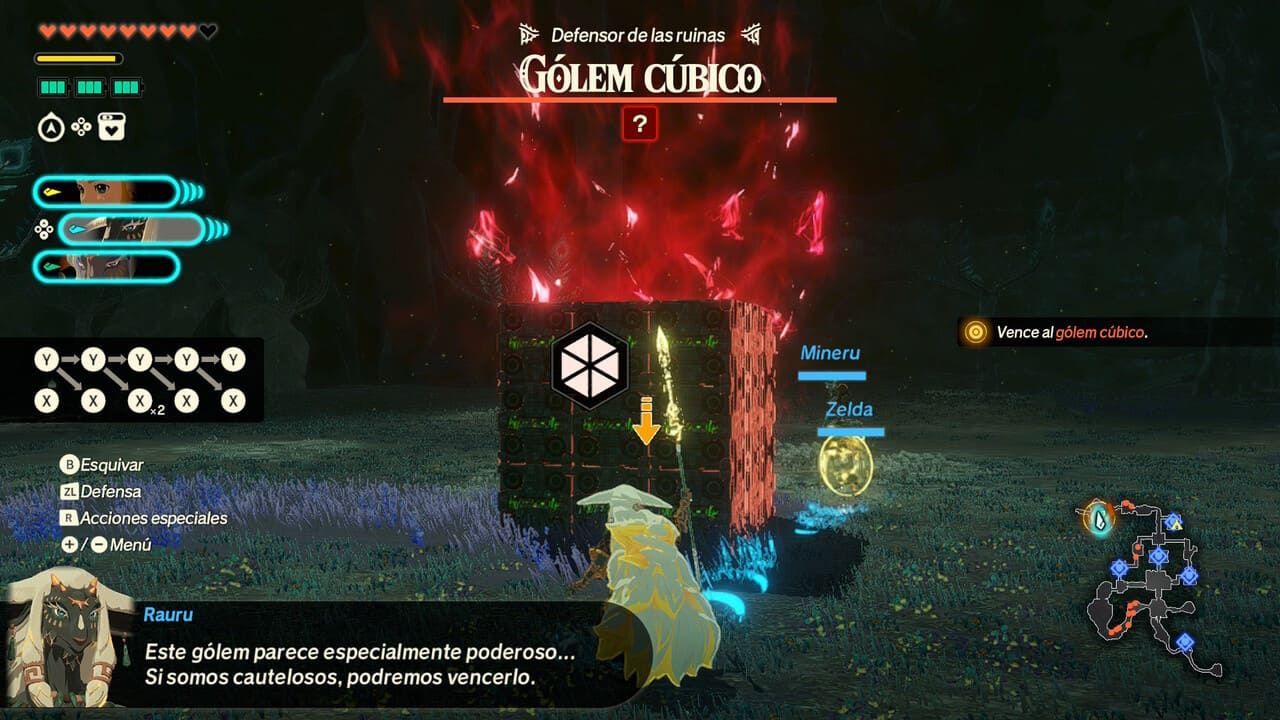This screenshot has height=720, width=1280.
Task: Click the compass arrow icon
Action: click(x=51, y=128)
